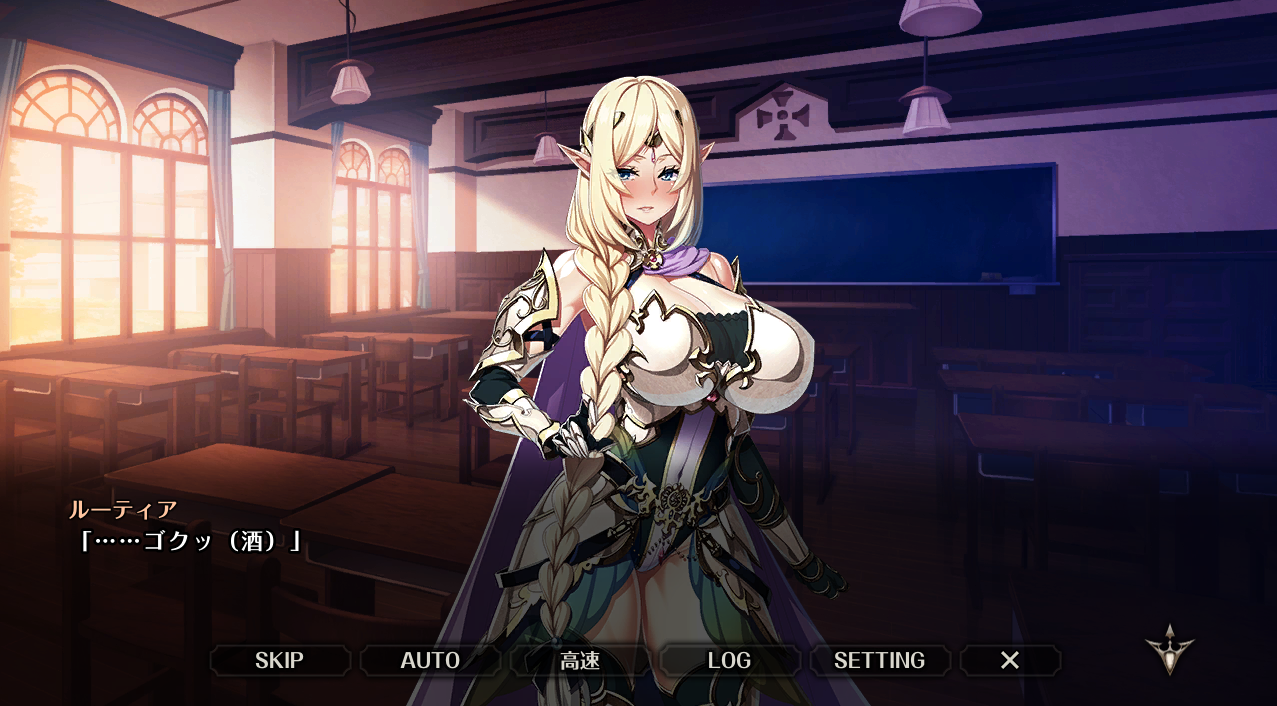The height and width of the screenshot is (706, 1277).
Task: Hide the text window with the X button
Action: point(1010,660)
